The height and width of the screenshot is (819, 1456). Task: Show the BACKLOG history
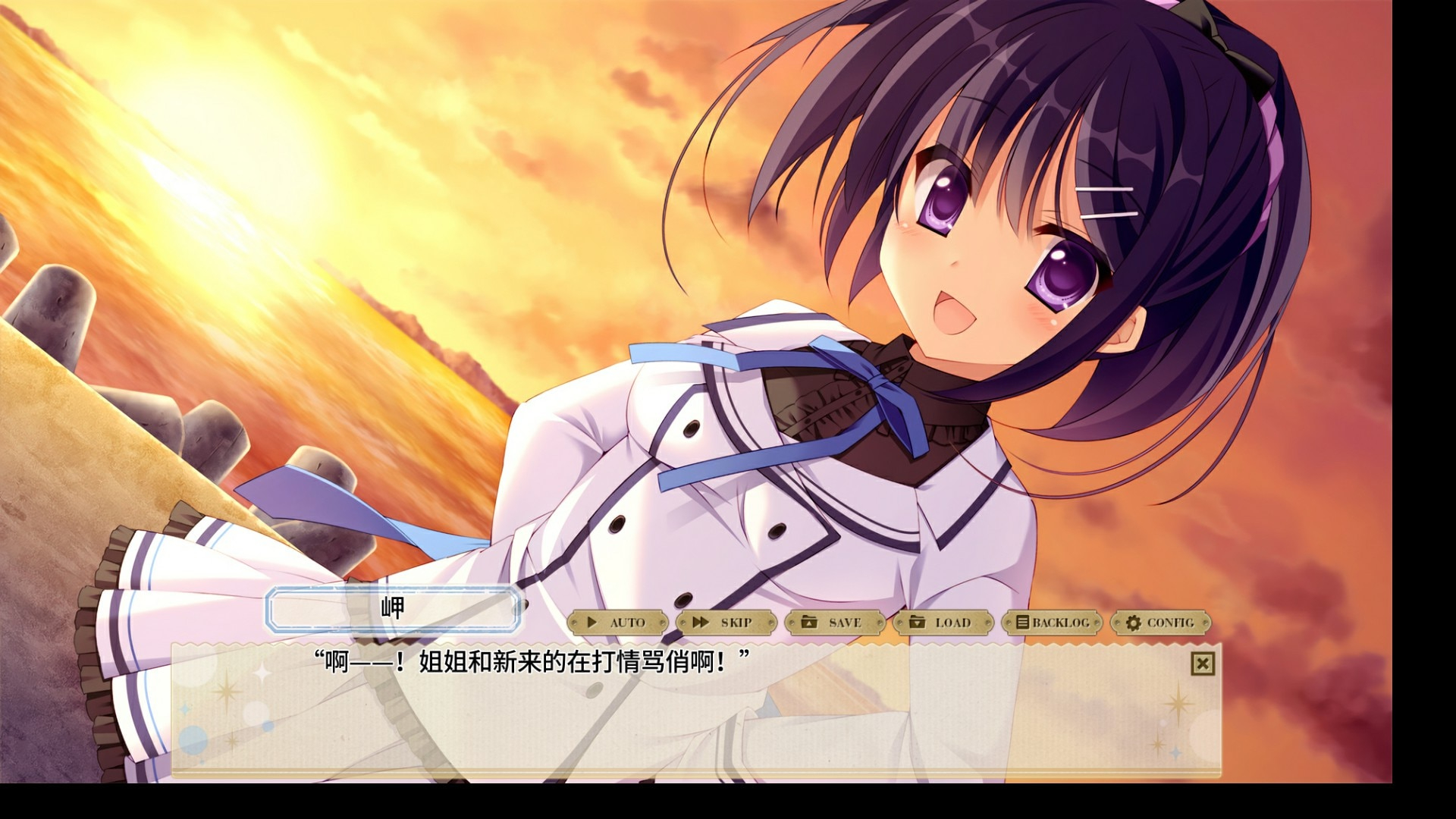coord(1052,623)
